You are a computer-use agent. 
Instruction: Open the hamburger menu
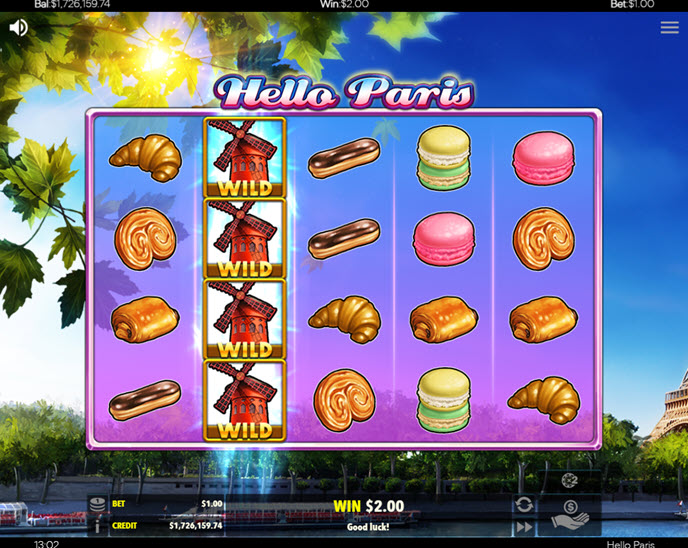coord(669,28)
